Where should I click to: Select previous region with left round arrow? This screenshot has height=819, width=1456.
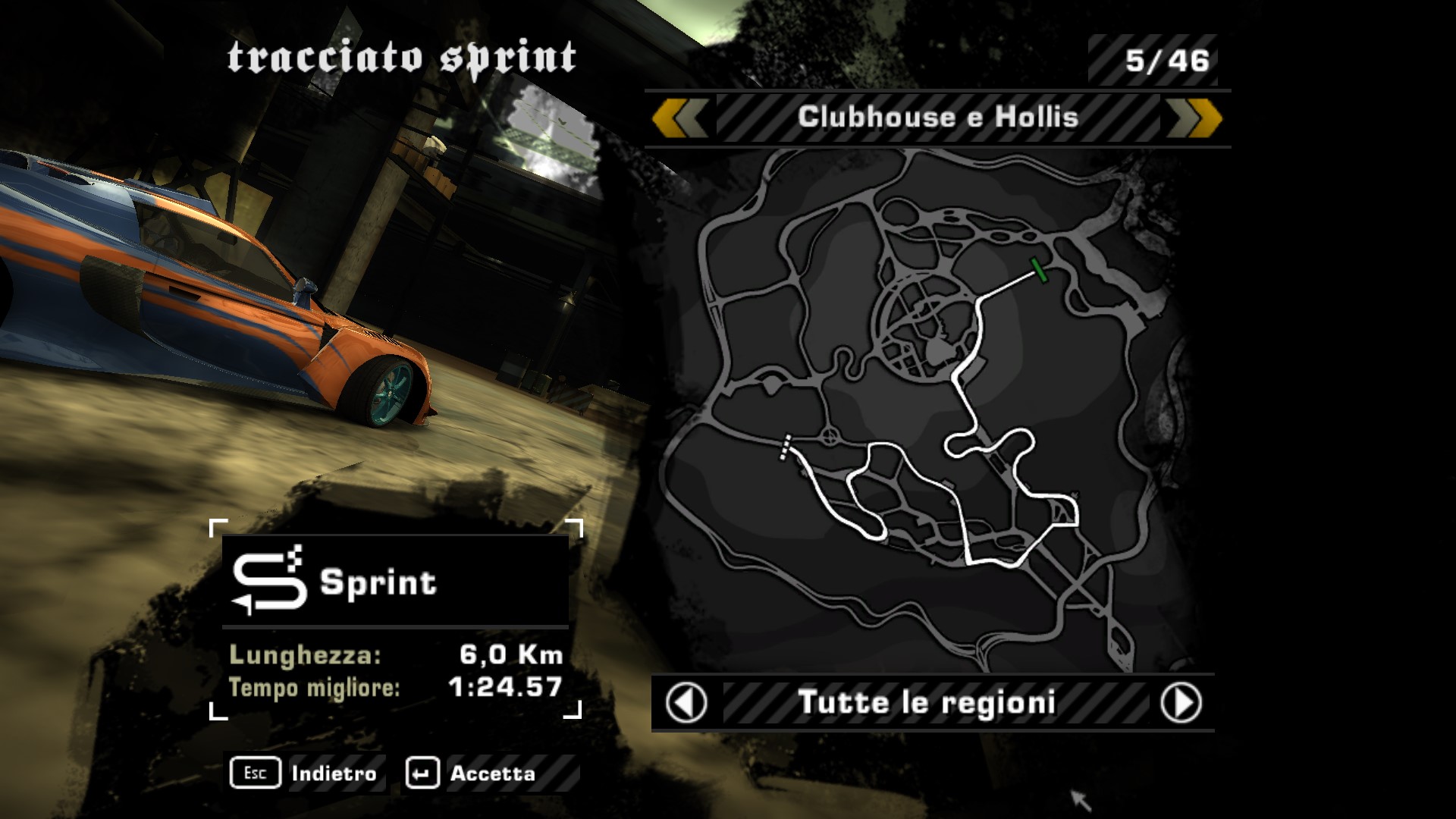(686, 702)
